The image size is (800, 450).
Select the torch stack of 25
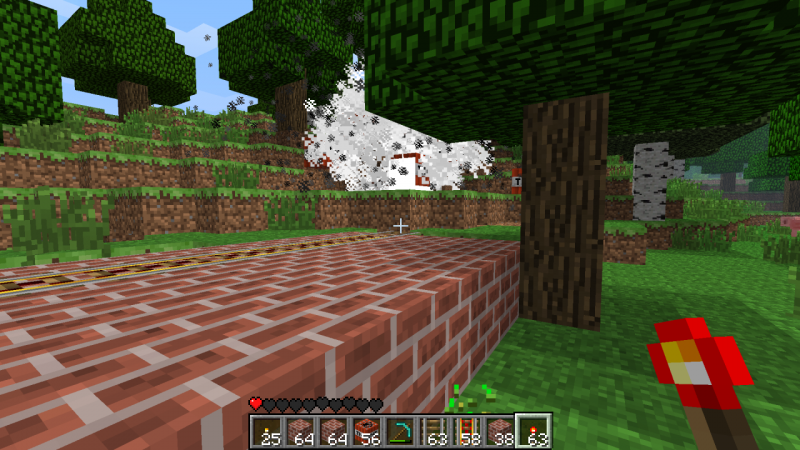[266, 431]
